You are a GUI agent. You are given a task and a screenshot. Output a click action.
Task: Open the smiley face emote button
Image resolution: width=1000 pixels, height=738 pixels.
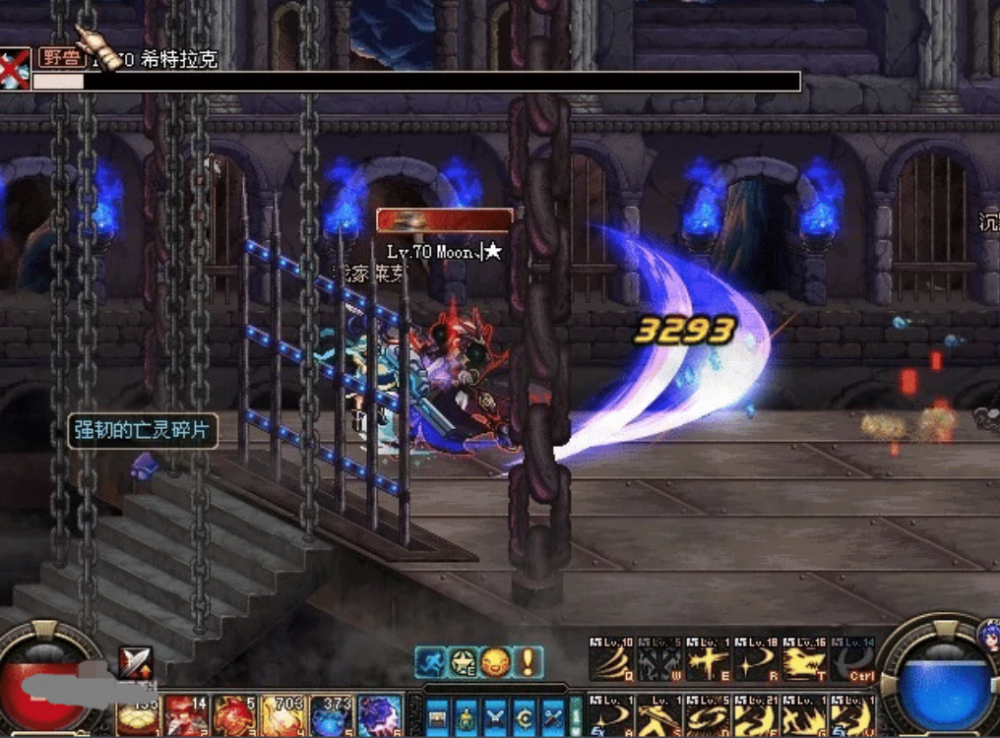point(495,661)
